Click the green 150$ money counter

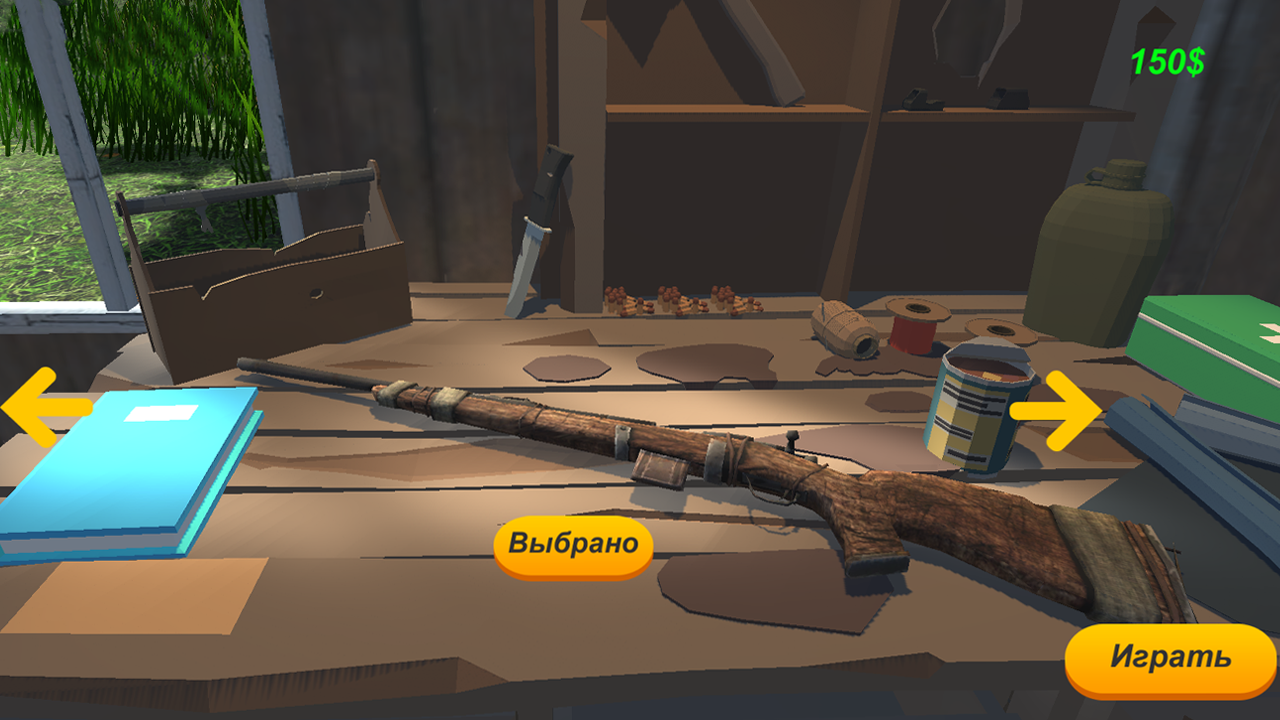(x=1168, y=60)
